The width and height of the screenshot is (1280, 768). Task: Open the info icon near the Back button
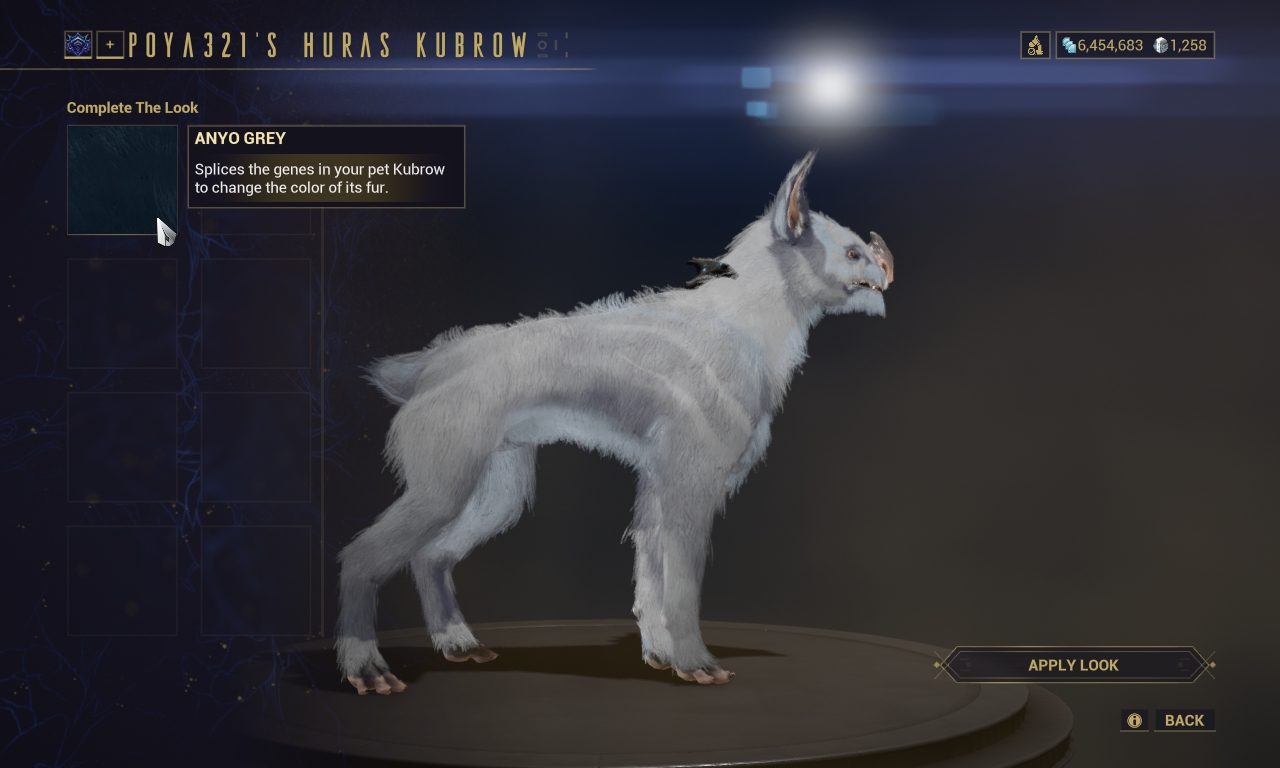(1133, 720)
